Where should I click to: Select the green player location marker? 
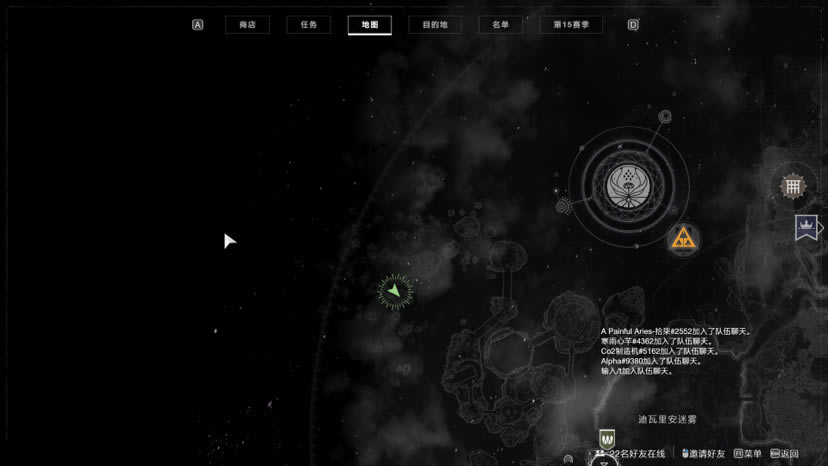point(395,291)
